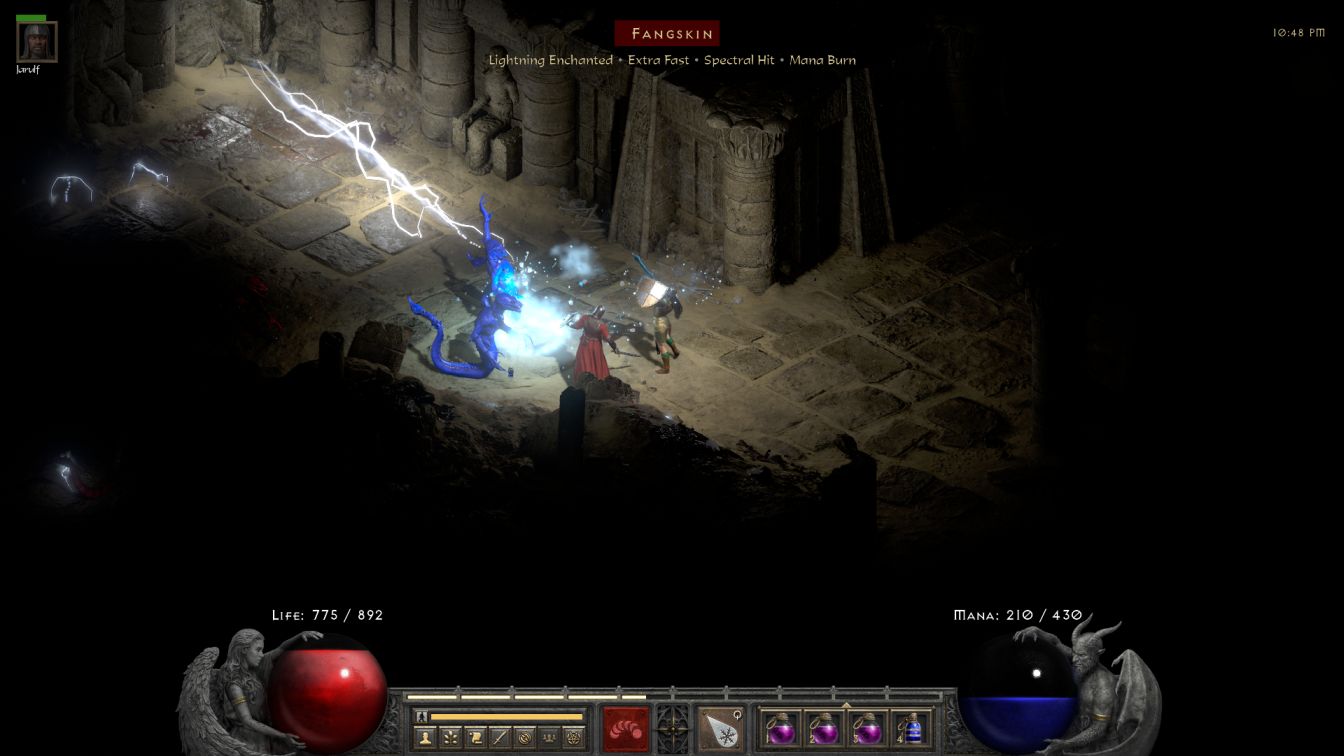Open the game menu pentagram icon
Screen dimensions: 1344x756
(x=572, y=738)
